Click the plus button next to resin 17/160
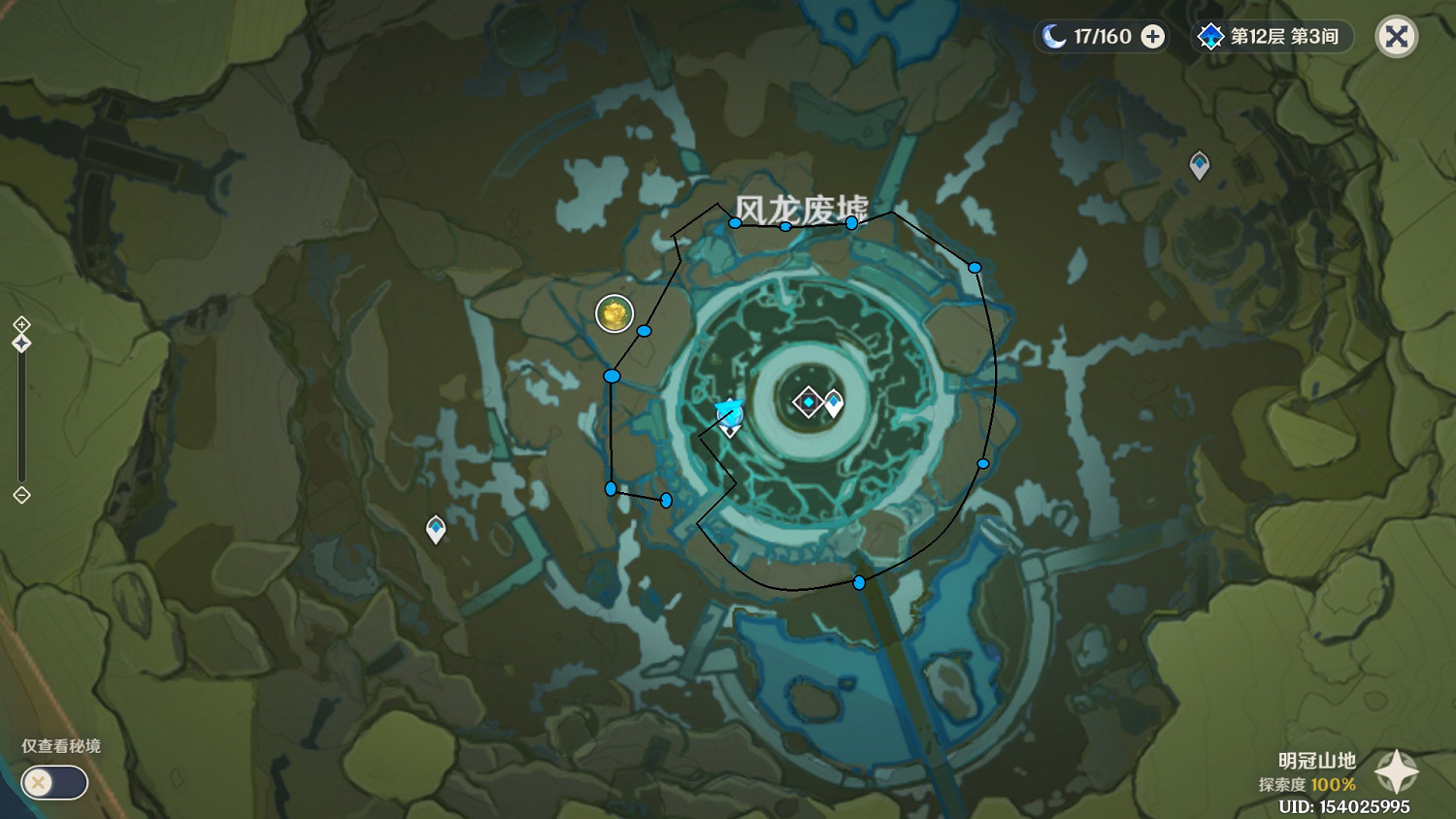Viewport: 1456px width, 819px height. coord(1151,37)
